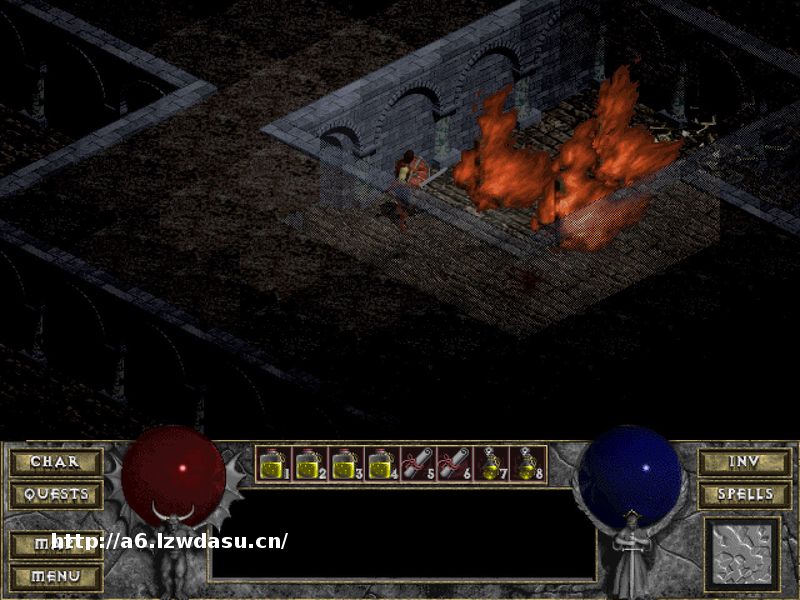Use the small flask in belt slot 7
This screenshot has height=600, width=800.
tap(488, 464)
